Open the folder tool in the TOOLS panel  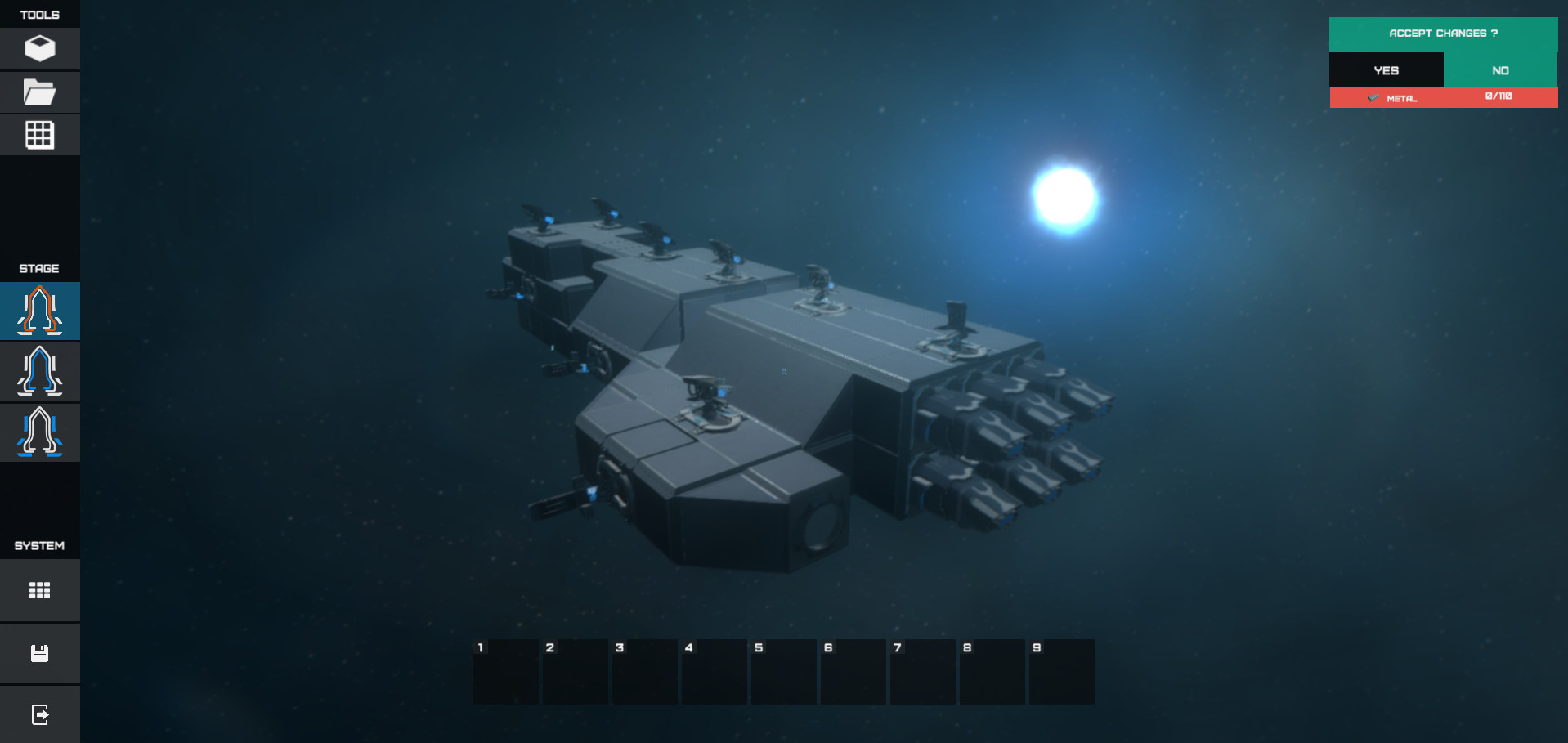(x=39, y=92)
